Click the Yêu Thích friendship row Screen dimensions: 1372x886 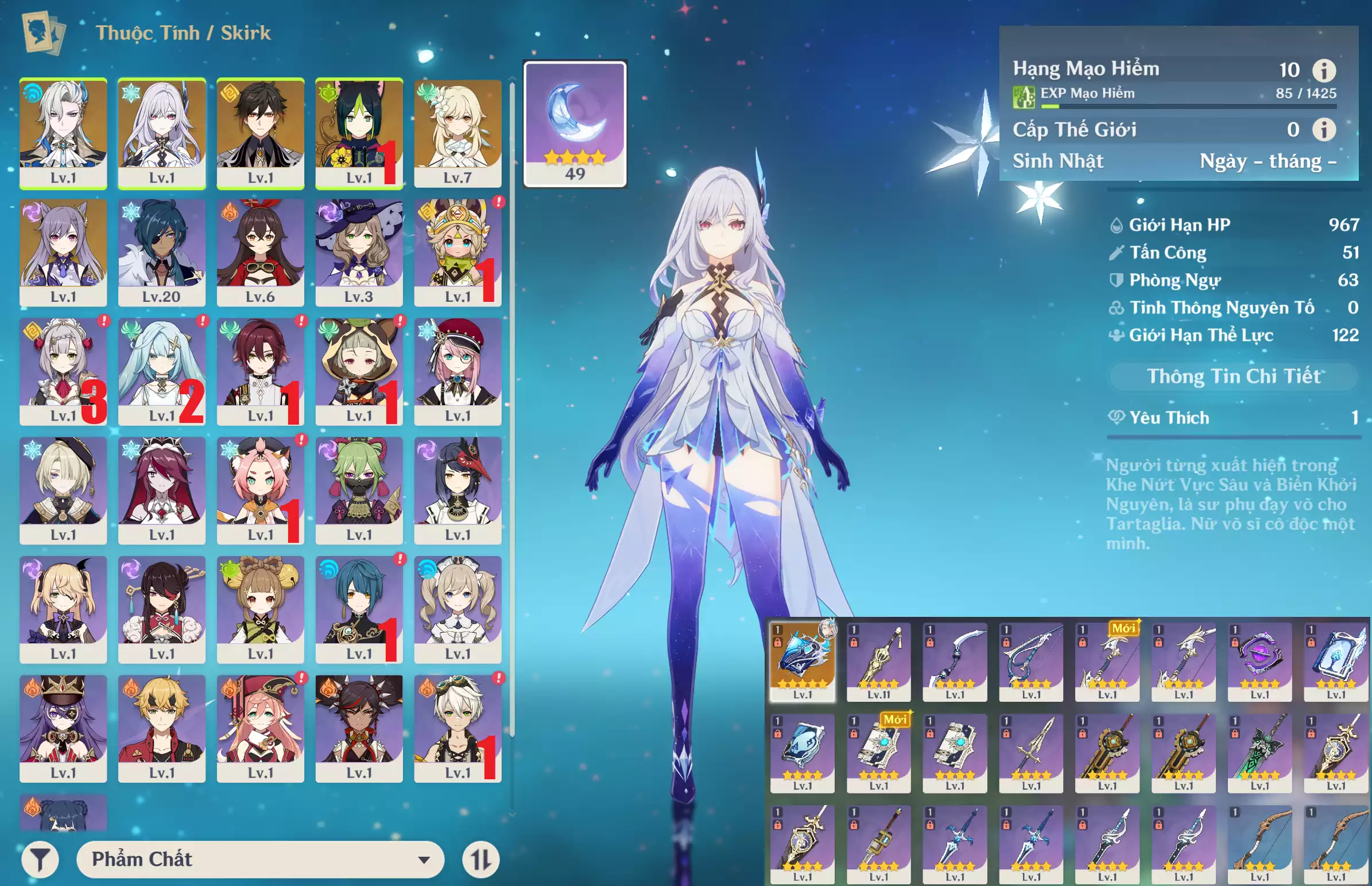point(1233,418)
